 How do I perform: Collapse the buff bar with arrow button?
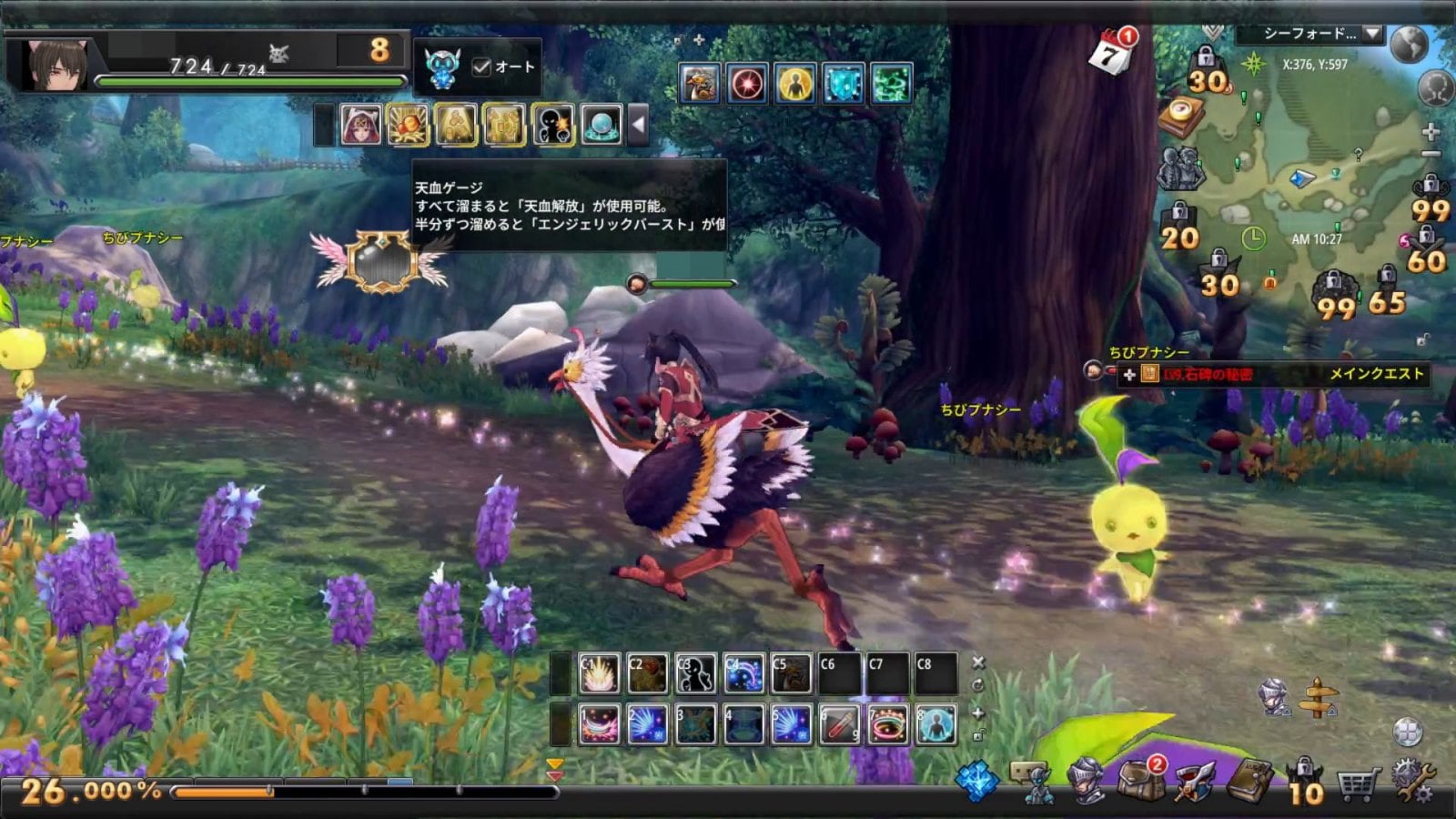pos(639,126)
